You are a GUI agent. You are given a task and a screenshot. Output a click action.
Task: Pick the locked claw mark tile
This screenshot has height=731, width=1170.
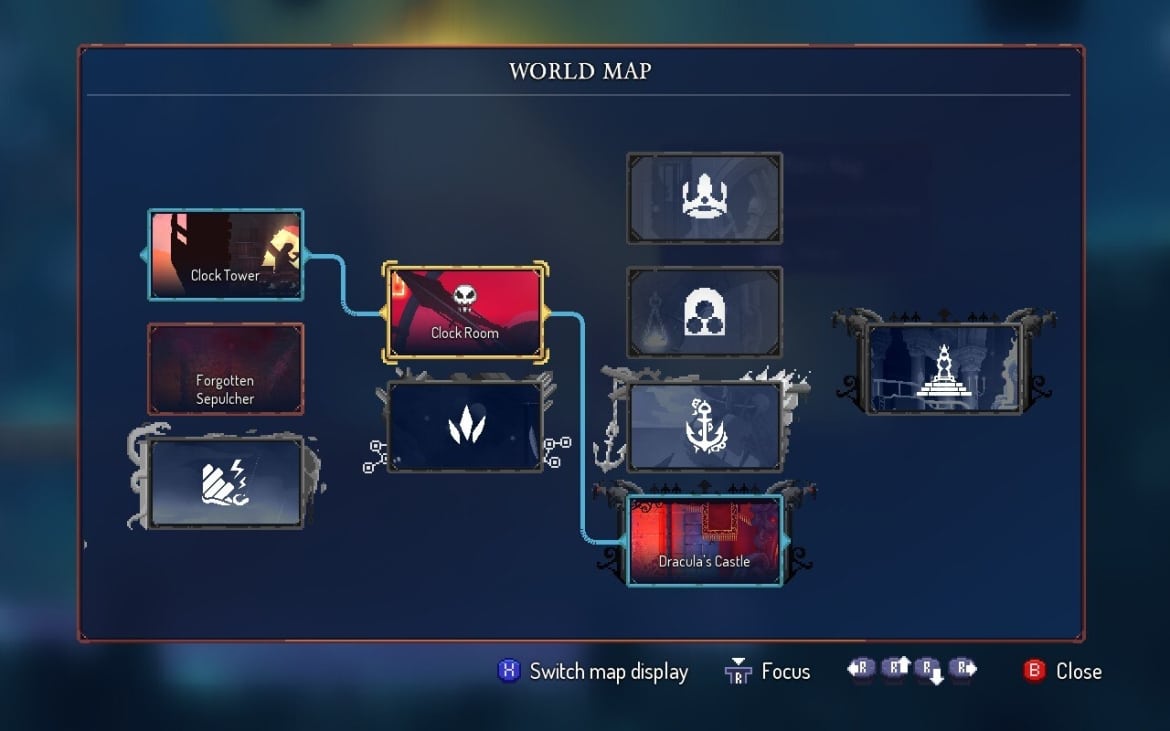pos(465,426)
